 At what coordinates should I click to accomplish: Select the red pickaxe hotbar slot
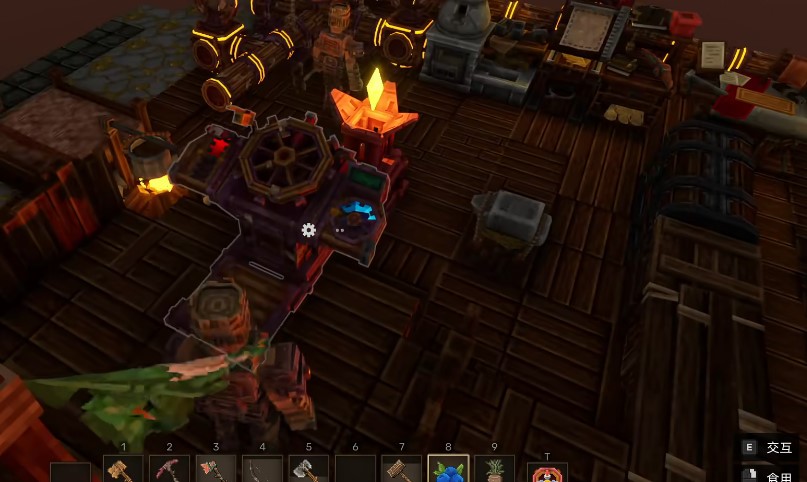[x=169, y=470]
